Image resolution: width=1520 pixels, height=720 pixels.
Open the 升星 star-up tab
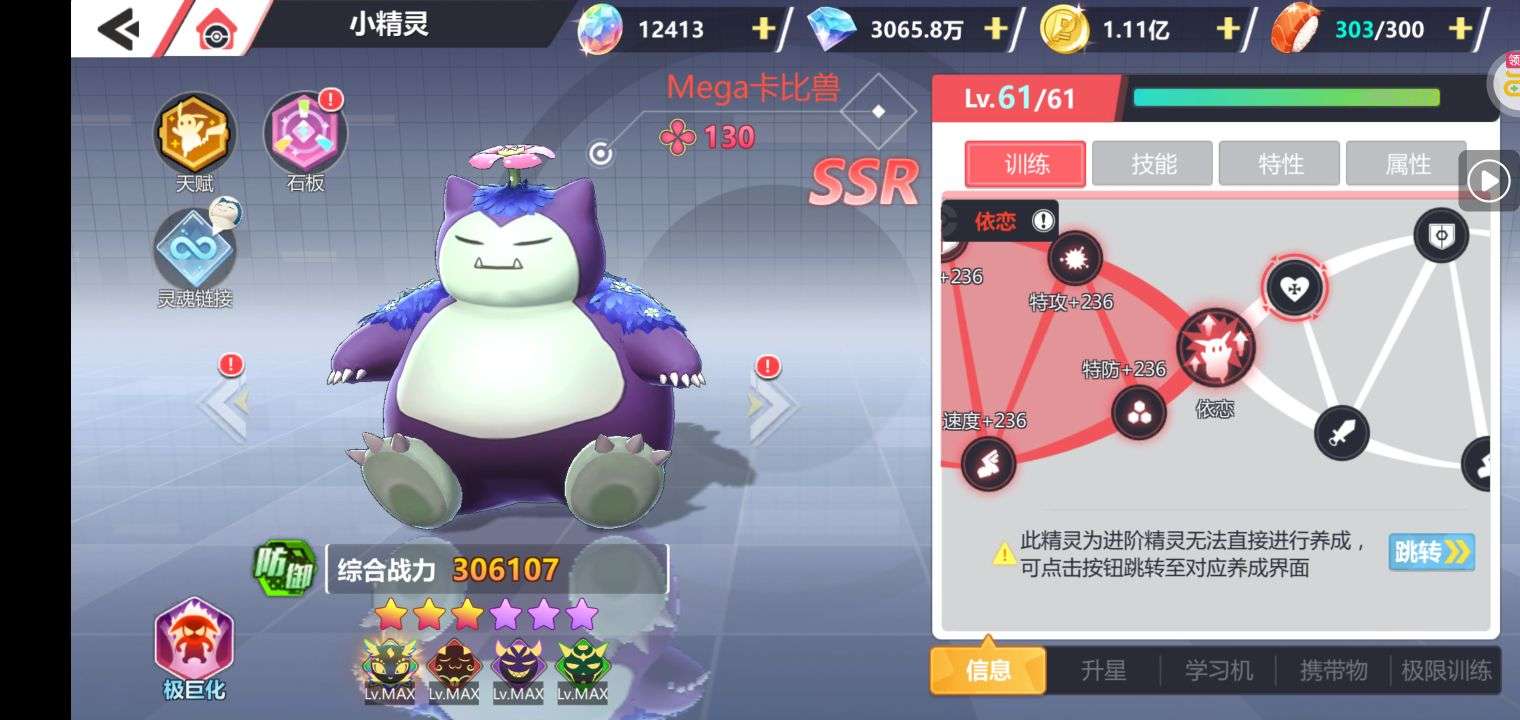(1103, 670)
